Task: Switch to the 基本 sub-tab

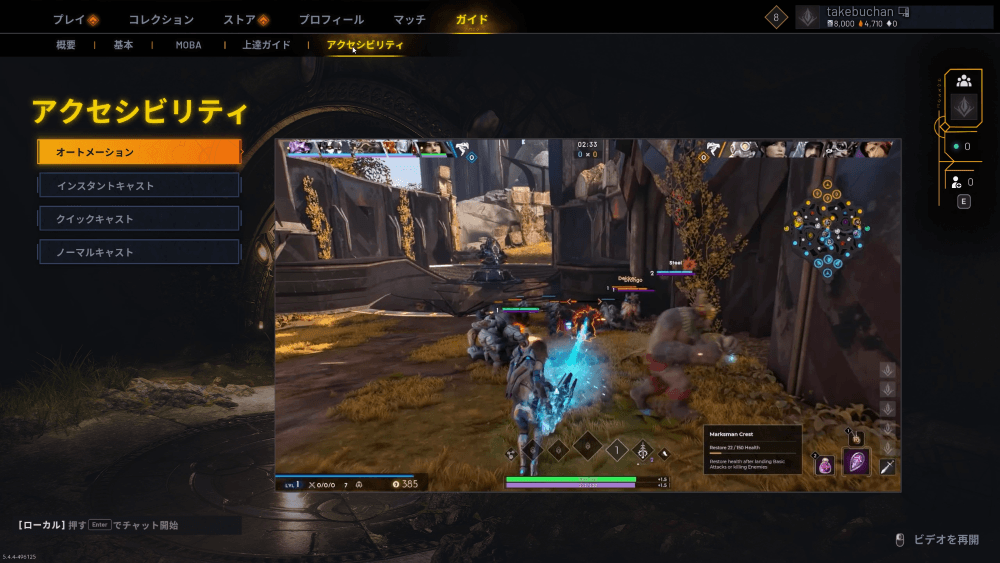Action: (123, 45)
